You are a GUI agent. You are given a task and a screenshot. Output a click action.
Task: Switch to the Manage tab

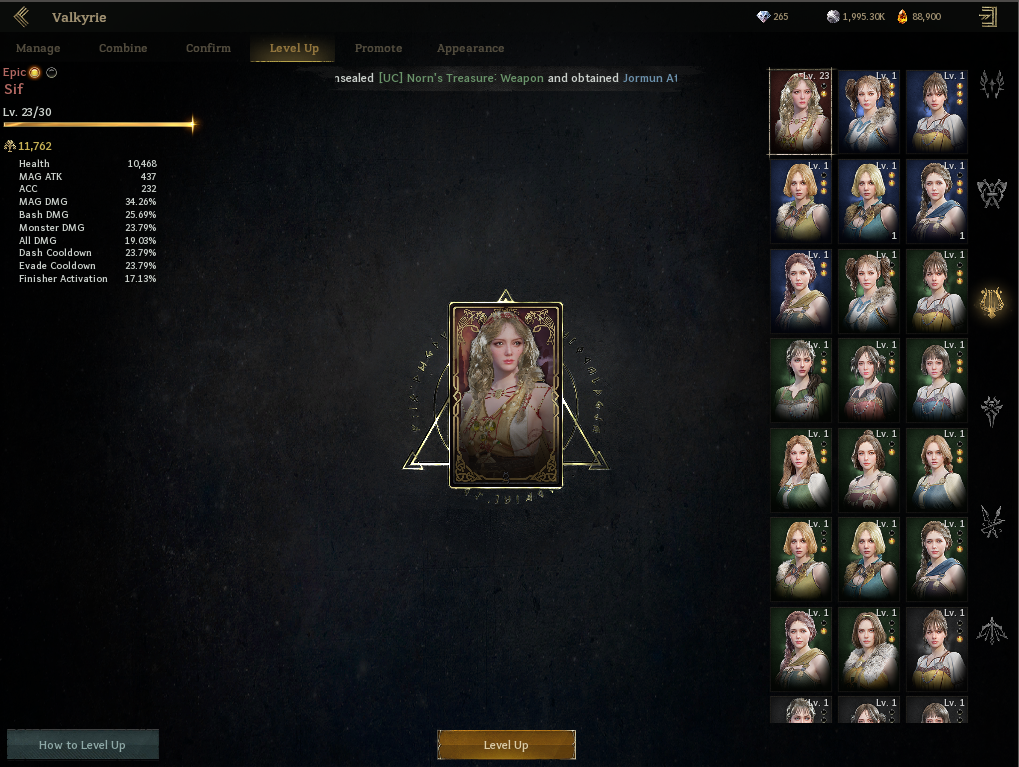pos(38,48)
